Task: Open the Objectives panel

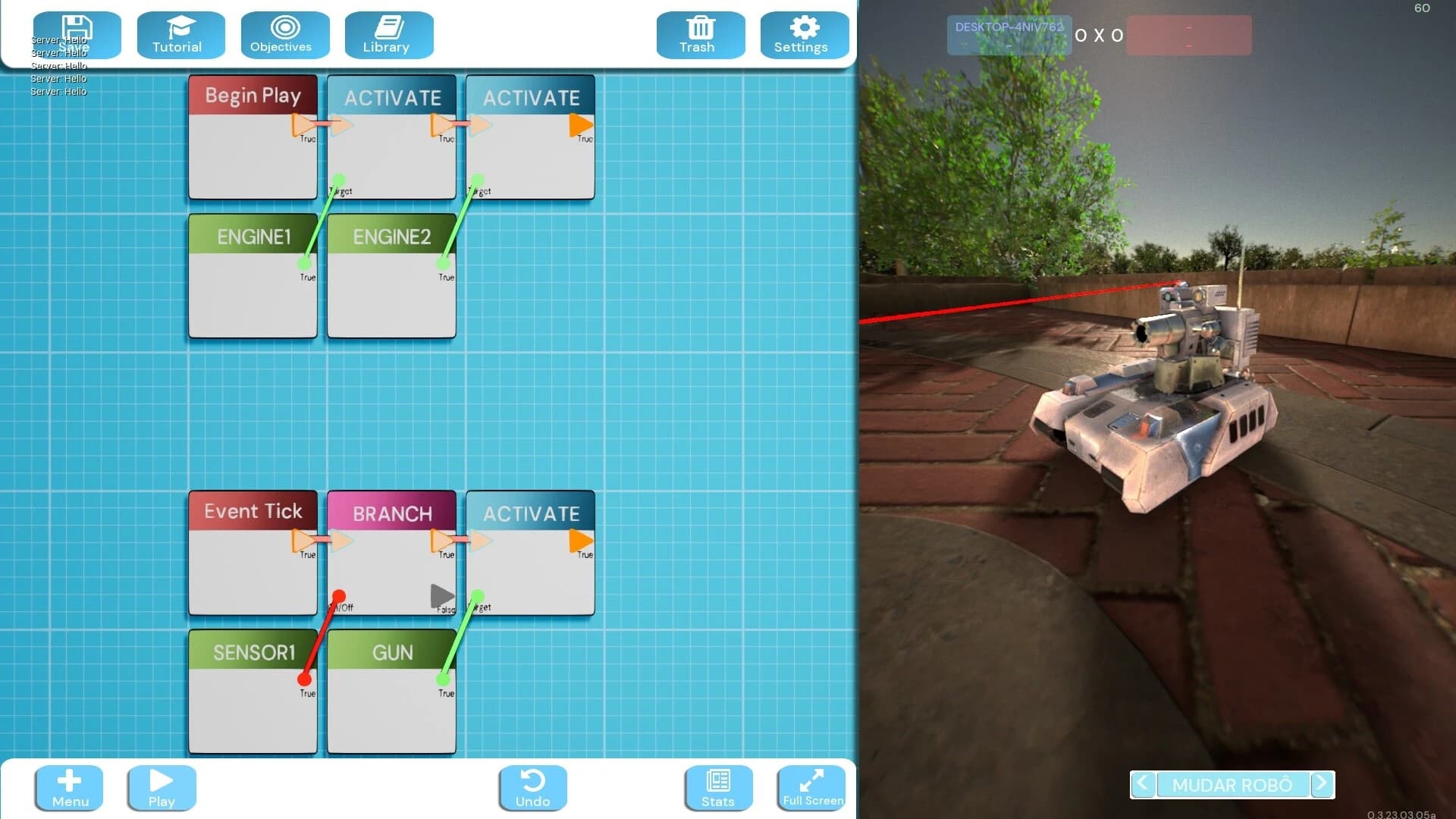Action: coord(284,34)
